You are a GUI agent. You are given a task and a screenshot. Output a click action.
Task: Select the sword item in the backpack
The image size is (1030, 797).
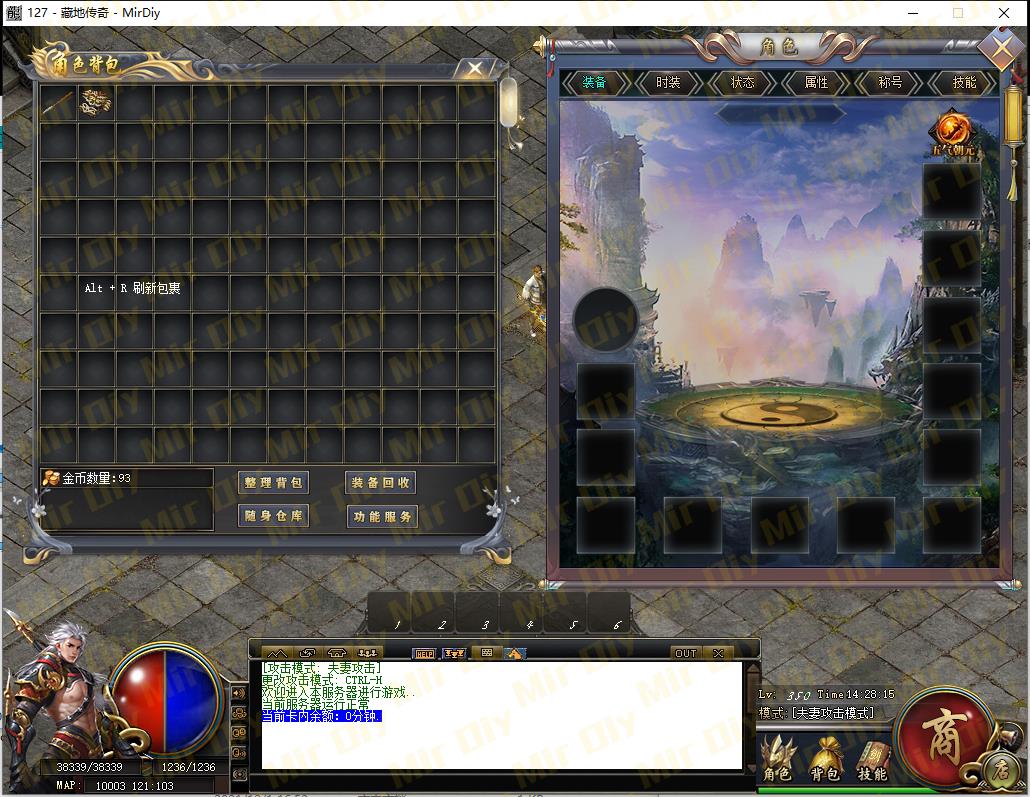coord(59,103)
